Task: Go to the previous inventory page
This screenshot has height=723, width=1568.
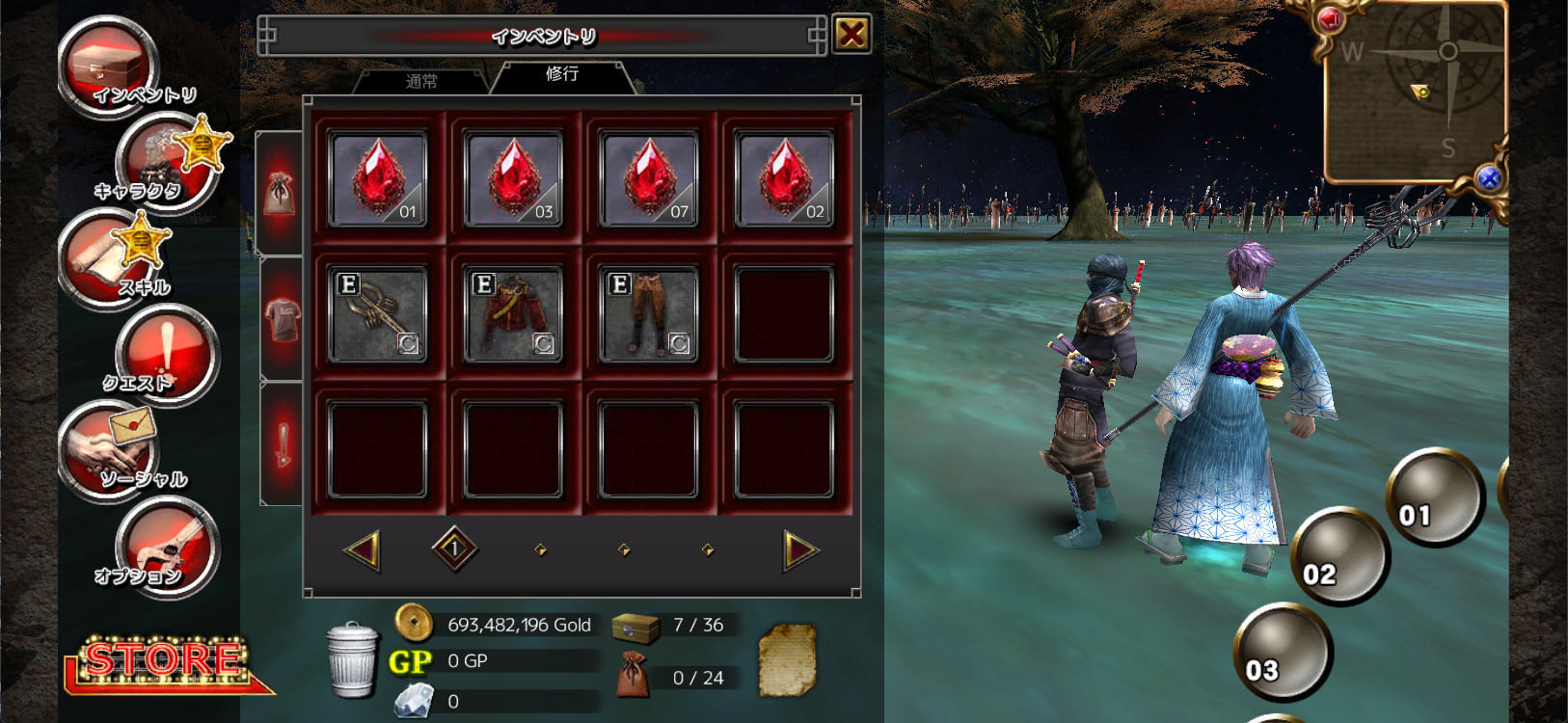Action: 363,549
